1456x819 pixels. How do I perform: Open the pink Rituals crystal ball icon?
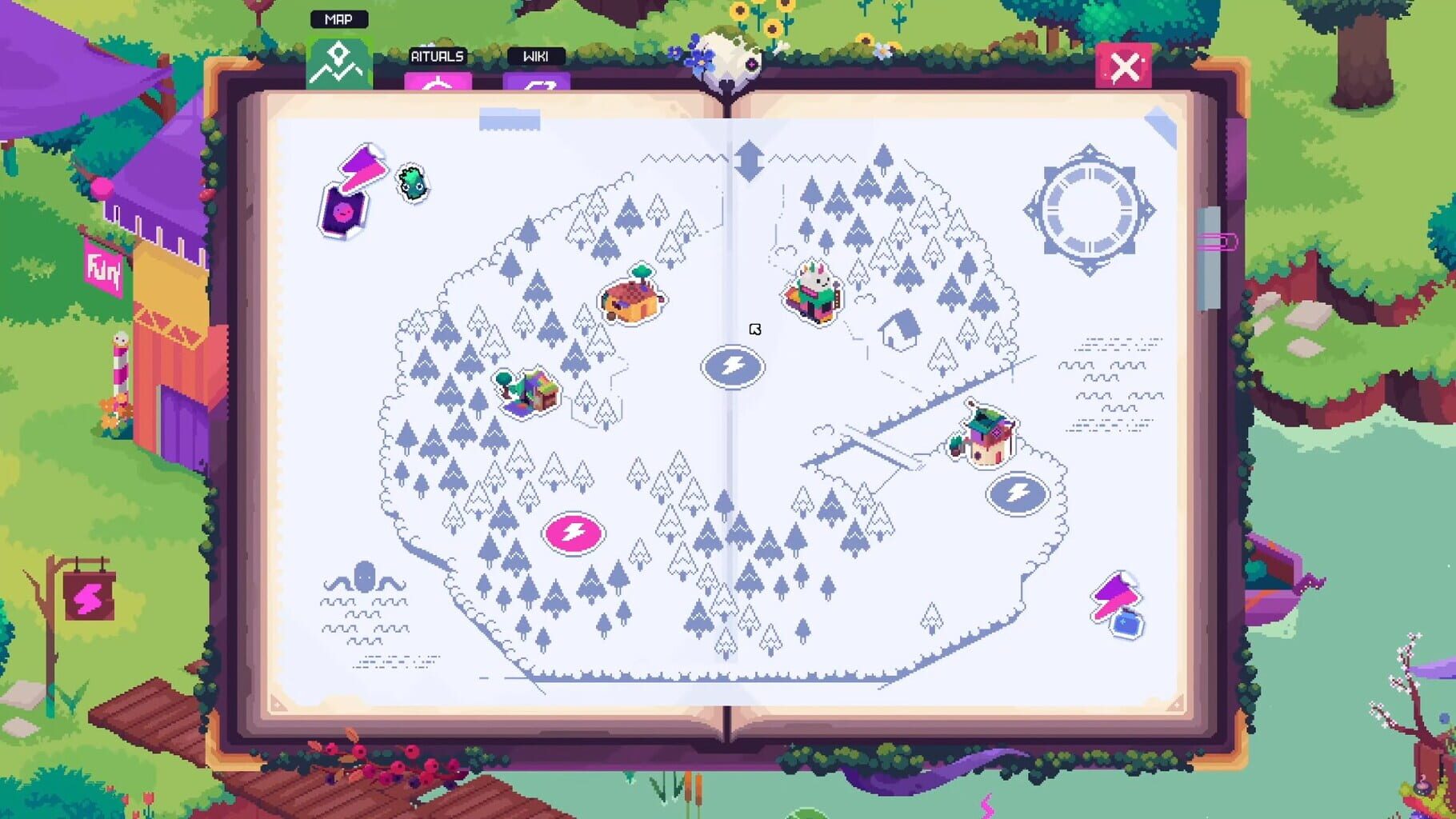(x=439, y=82)
